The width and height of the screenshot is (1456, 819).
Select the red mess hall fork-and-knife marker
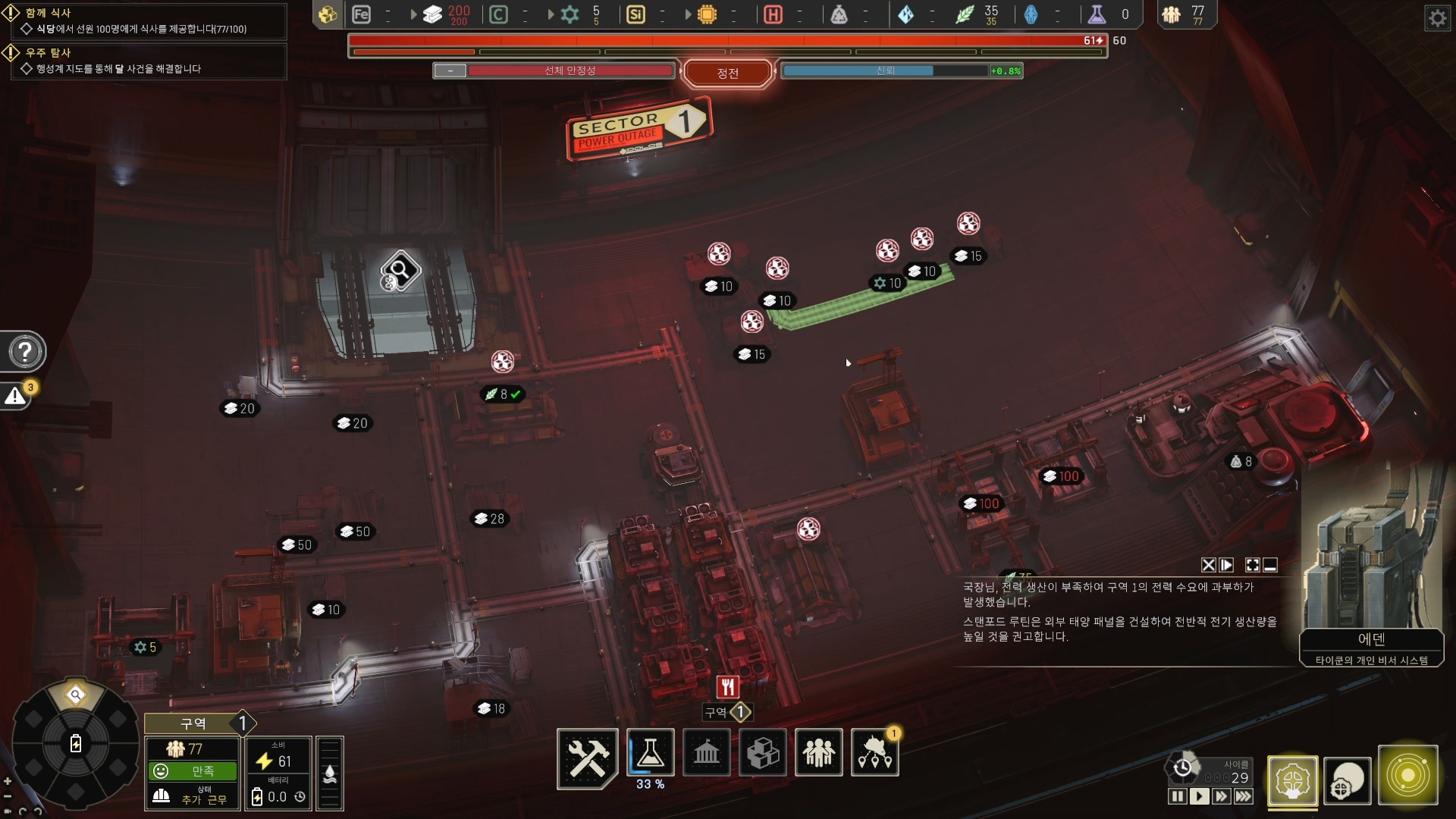(x=727, y=687)
